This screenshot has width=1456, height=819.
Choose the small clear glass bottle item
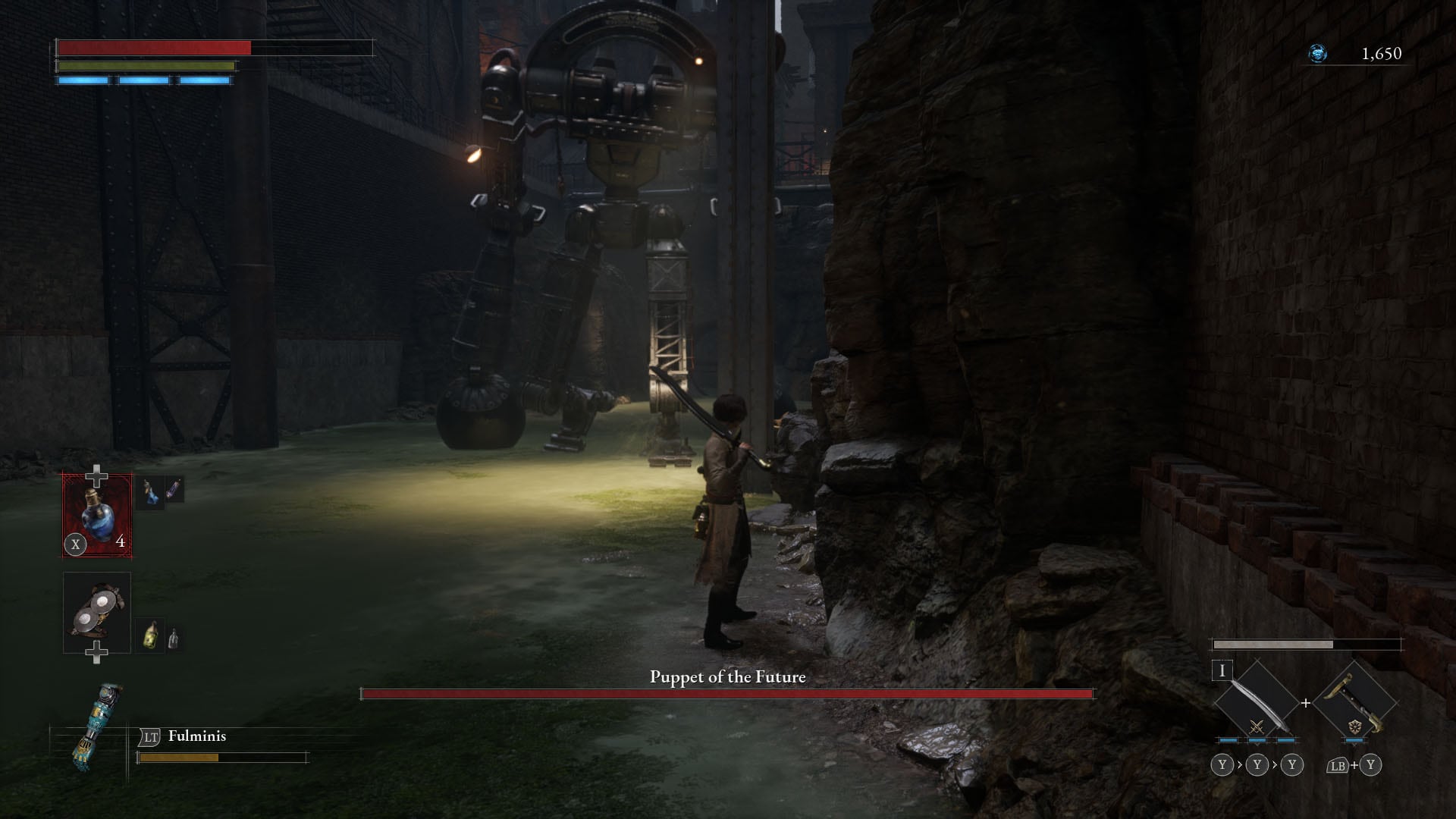174,639
